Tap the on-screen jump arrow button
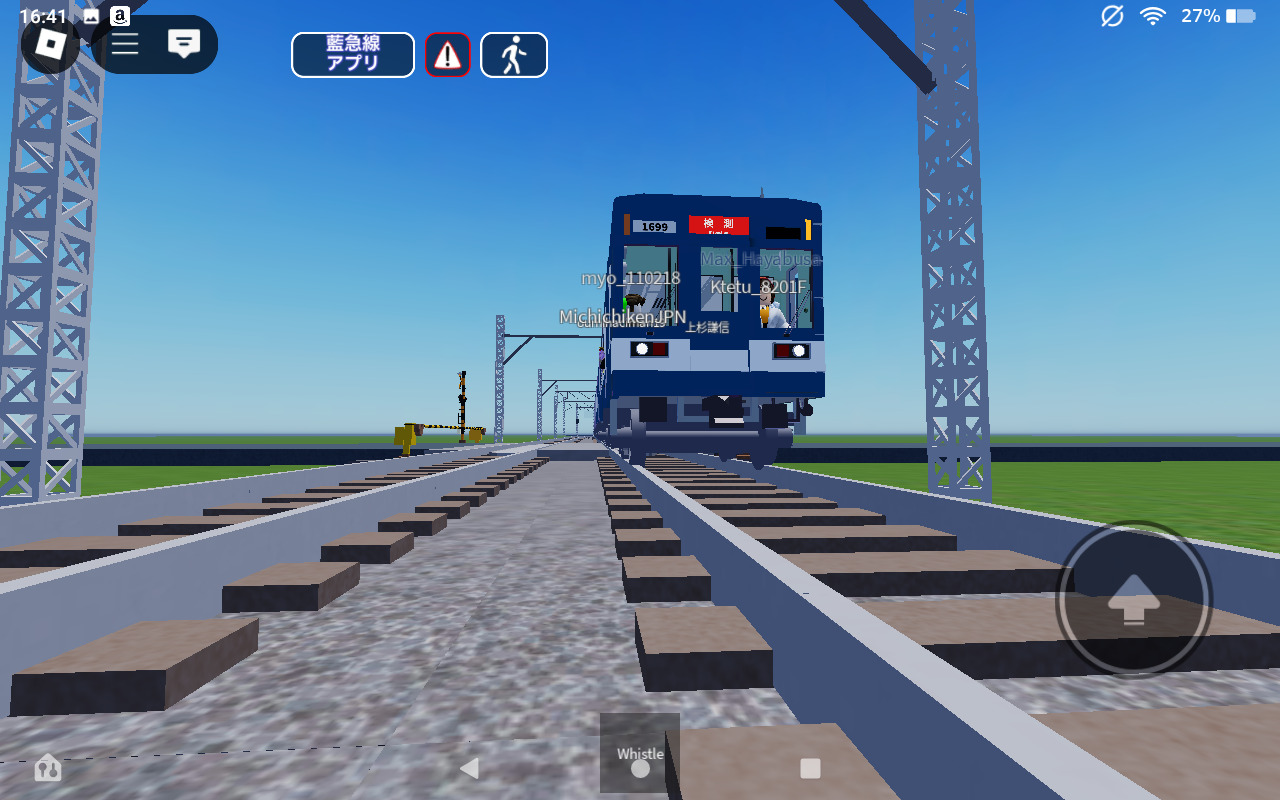Viewport: 1280px width, 800px height. point(1134,600)
